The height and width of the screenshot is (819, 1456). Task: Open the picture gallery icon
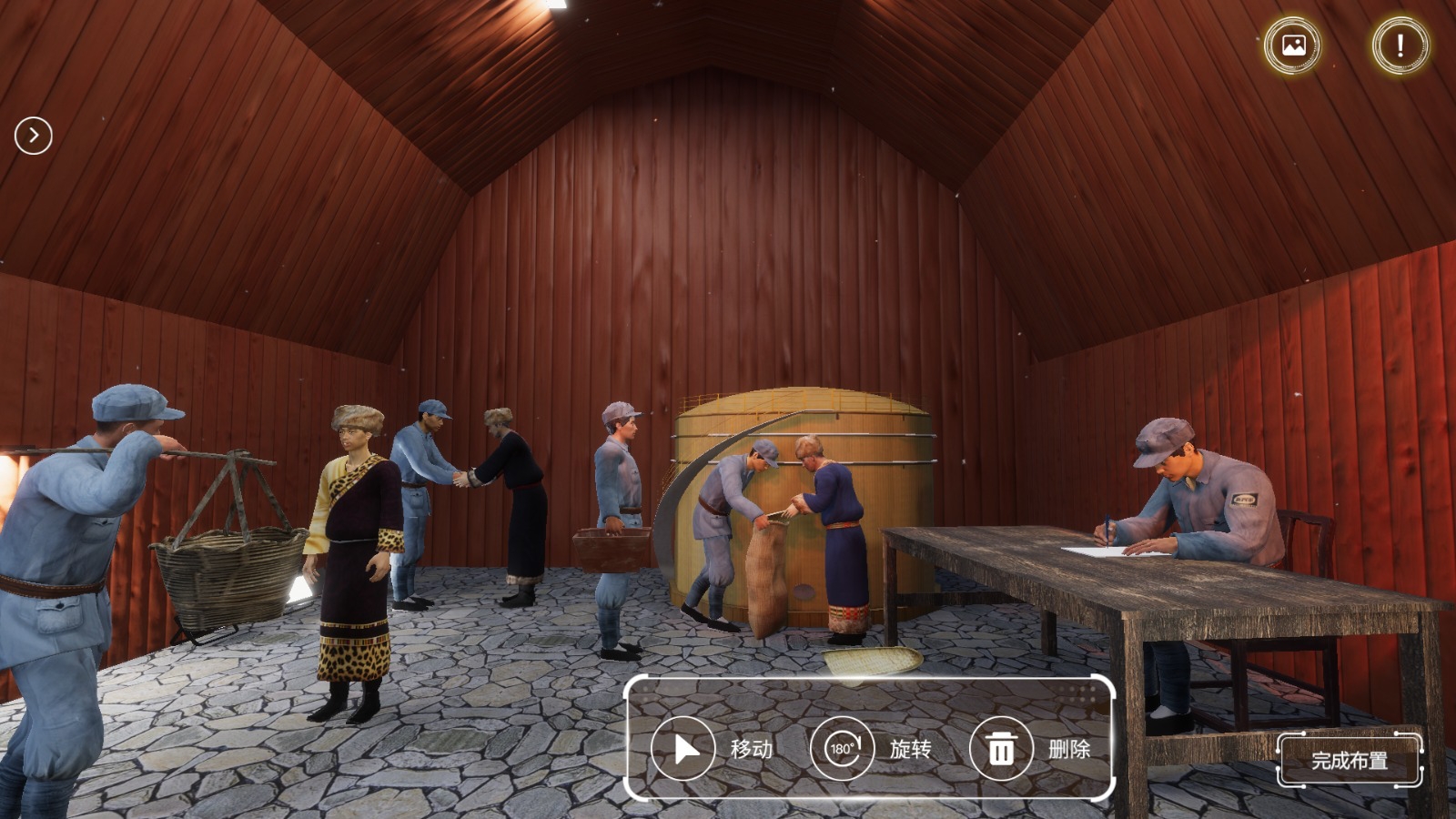pos(1293,45)
